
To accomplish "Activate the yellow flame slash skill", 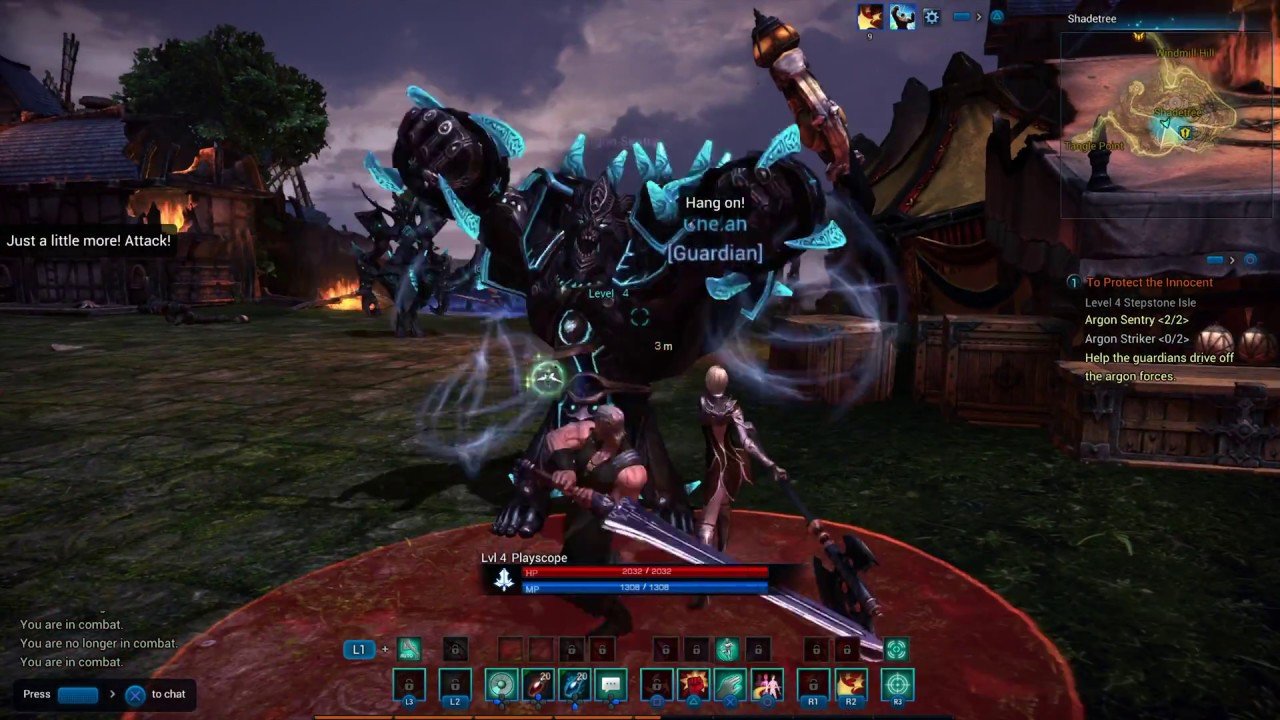I will click(851, 685).
